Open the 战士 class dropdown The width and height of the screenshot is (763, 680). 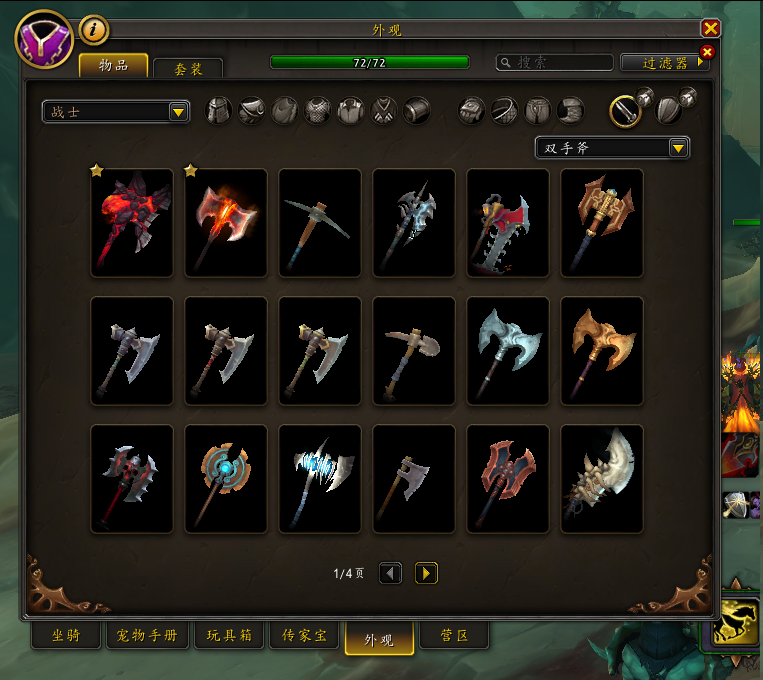click(x=116, y=112)
